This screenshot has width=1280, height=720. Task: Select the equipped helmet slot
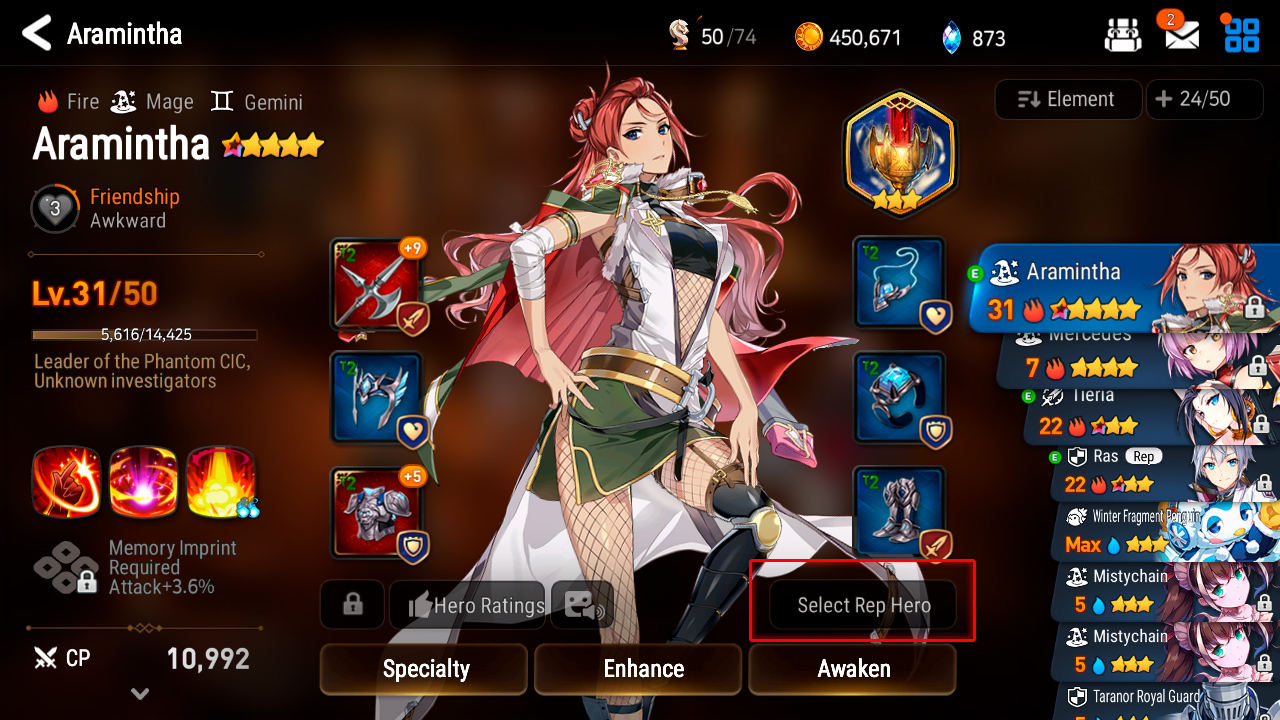coord(375,397)
